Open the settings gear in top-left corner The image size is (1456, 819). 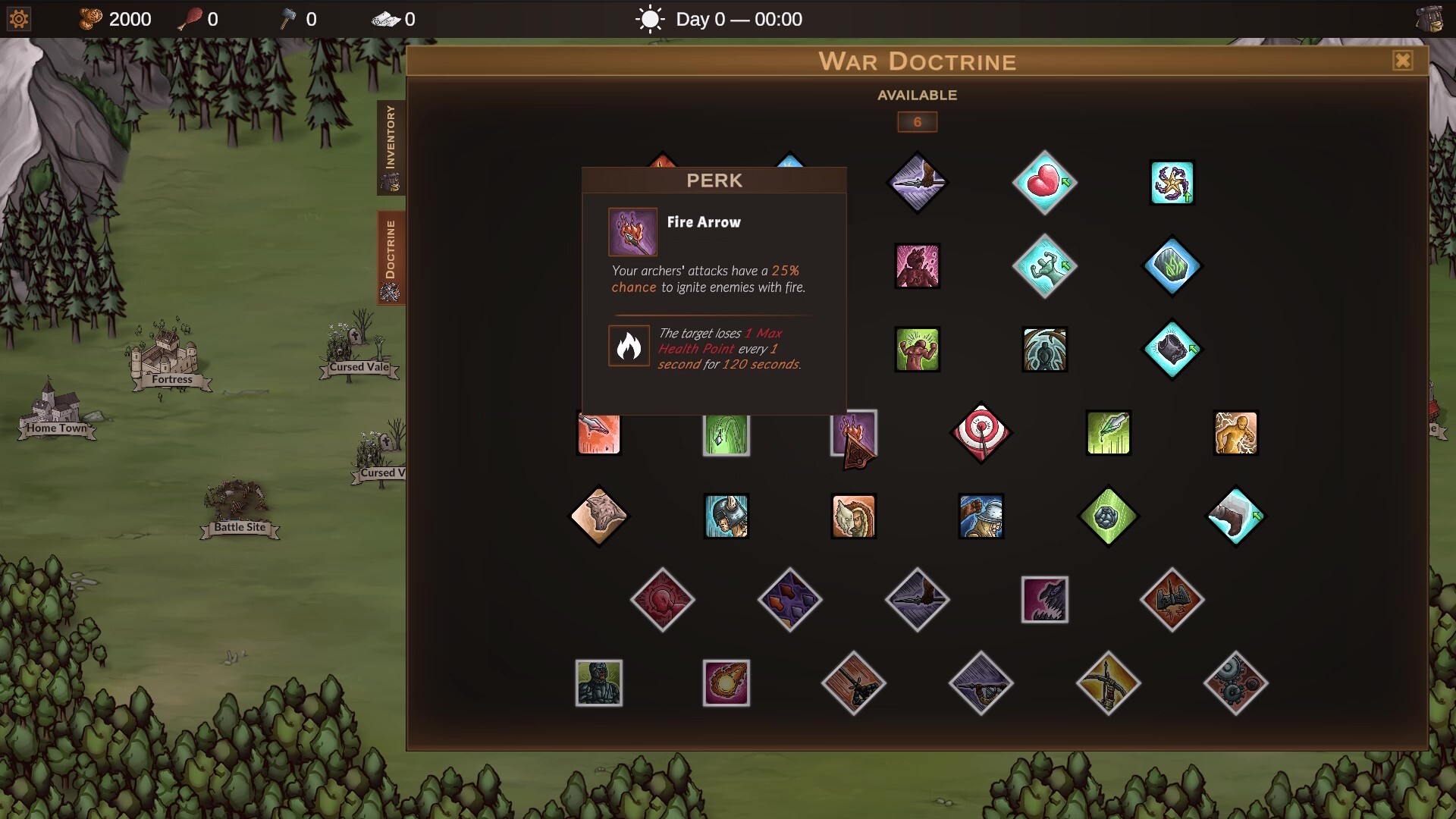click(17, 18)
